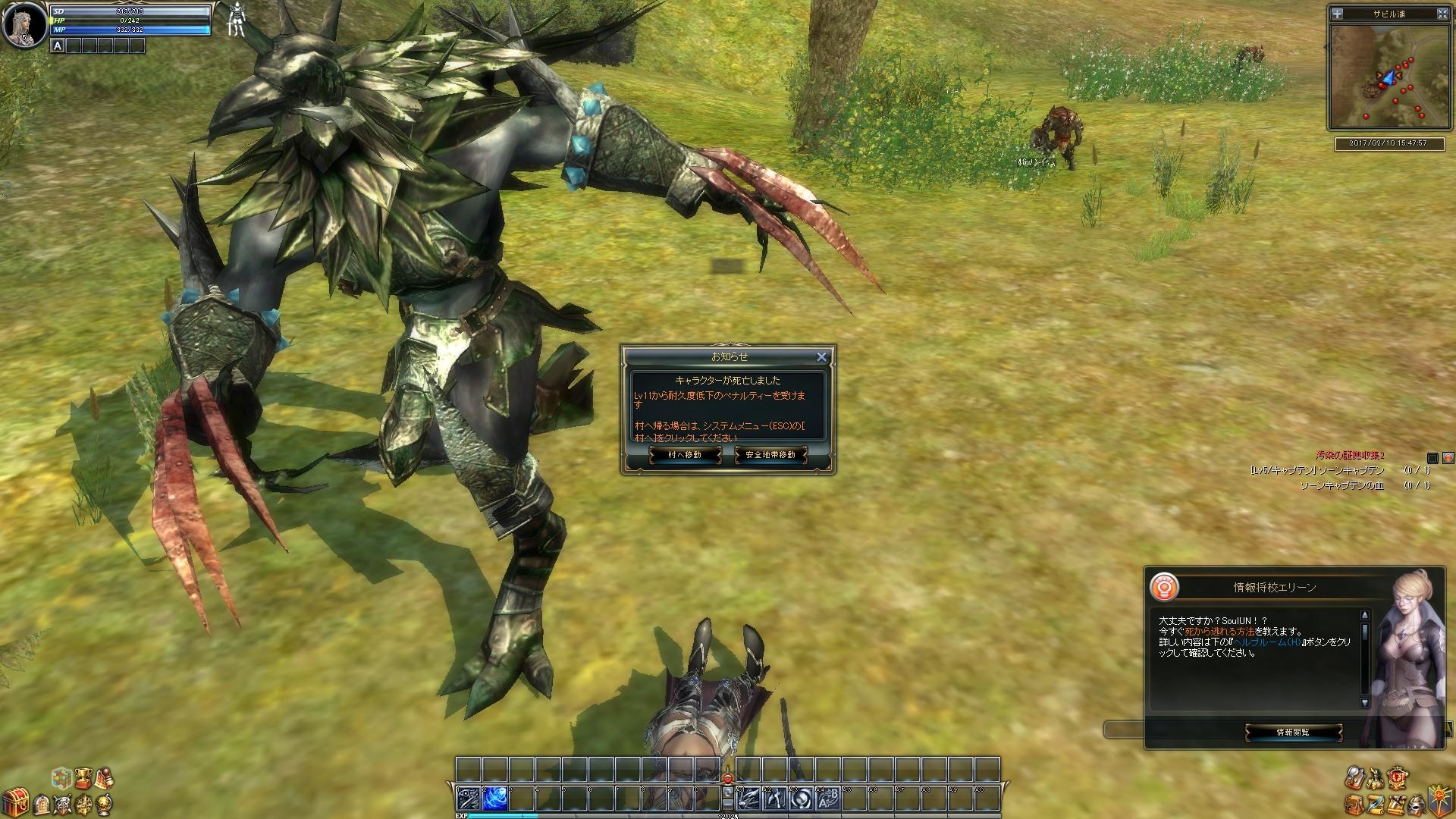The height and width of the screenshot is (819, 1456).
Task: Select the A-to-B swap skill icon
Action: point(828,799)
